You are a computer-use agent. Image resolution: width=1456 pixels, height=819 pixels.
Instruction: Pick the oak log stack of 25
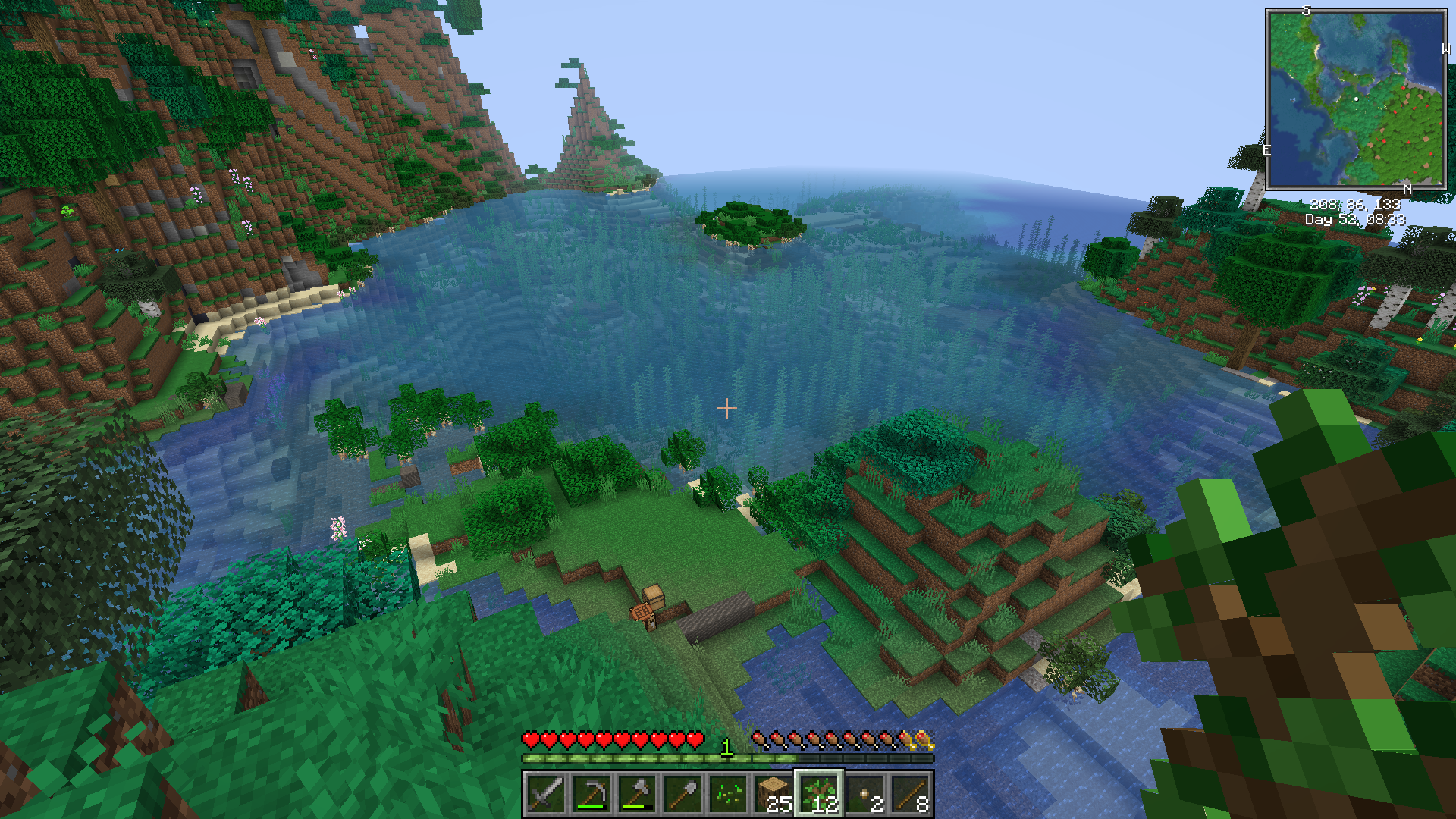click(773, 794)
